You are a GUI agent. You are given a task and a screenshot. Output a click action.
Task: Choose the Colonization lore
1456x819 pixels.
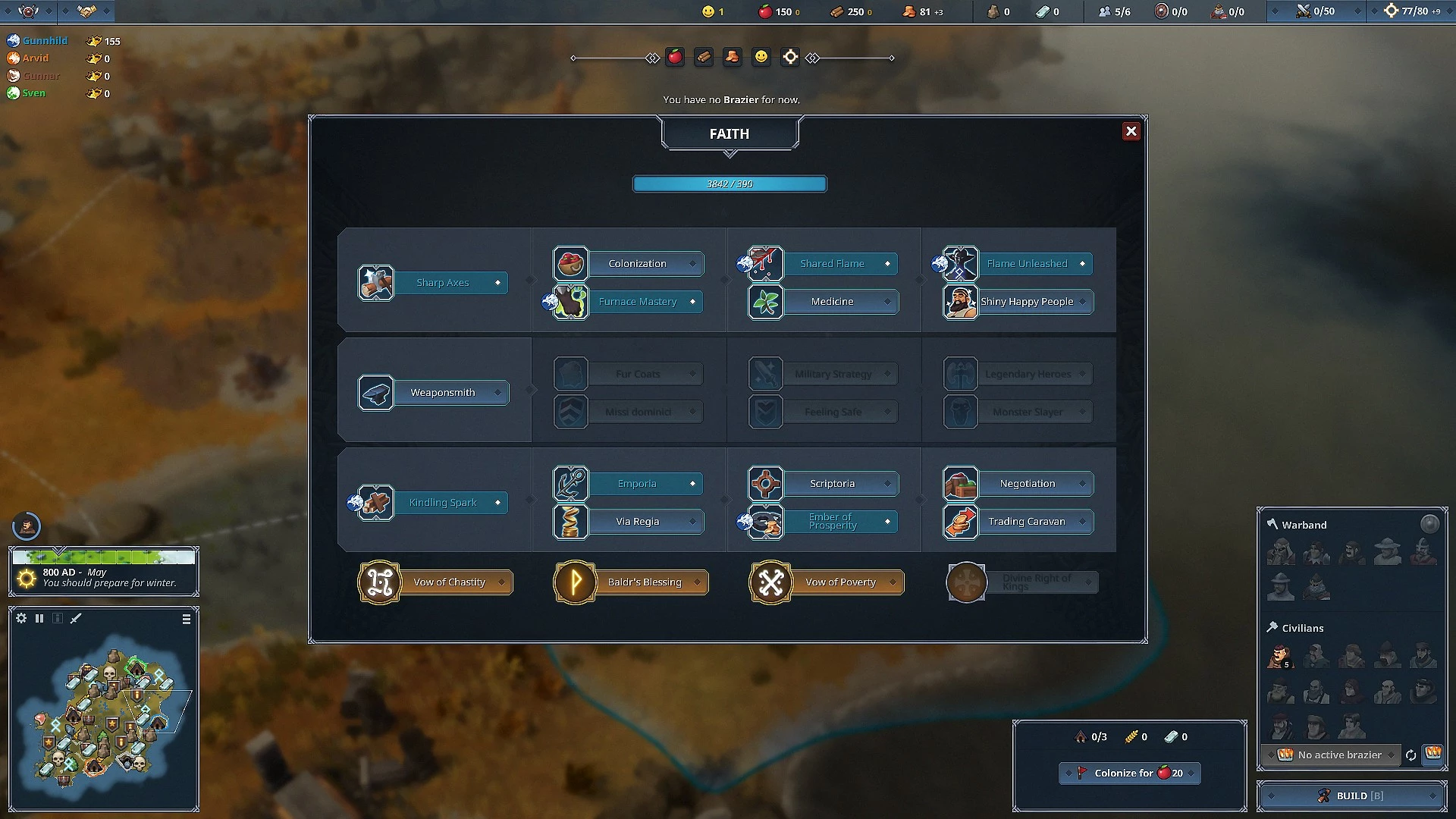coord(637,264)
